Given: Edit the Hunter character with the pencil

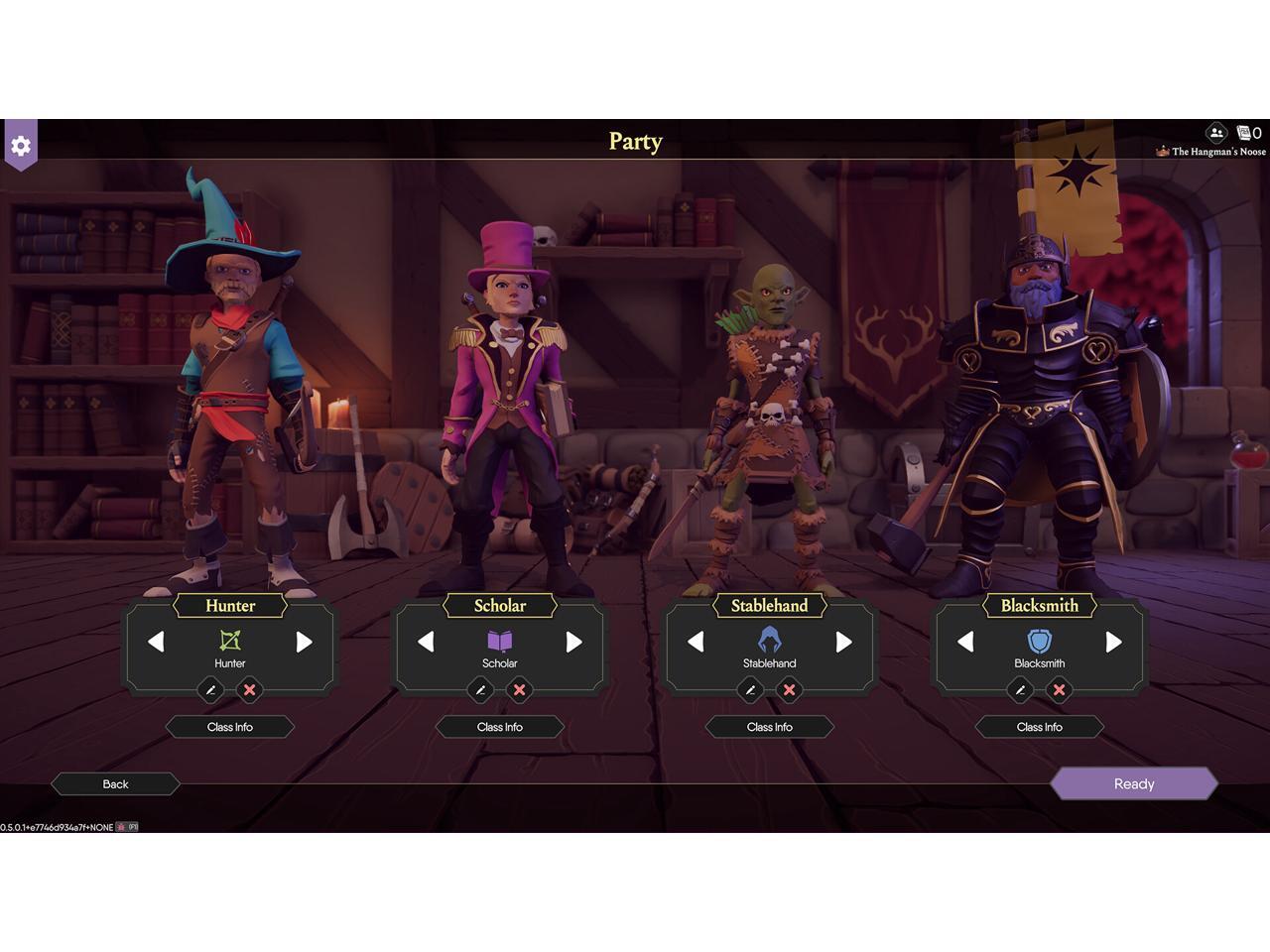Looking at the screenshot, I should (210, 690).
